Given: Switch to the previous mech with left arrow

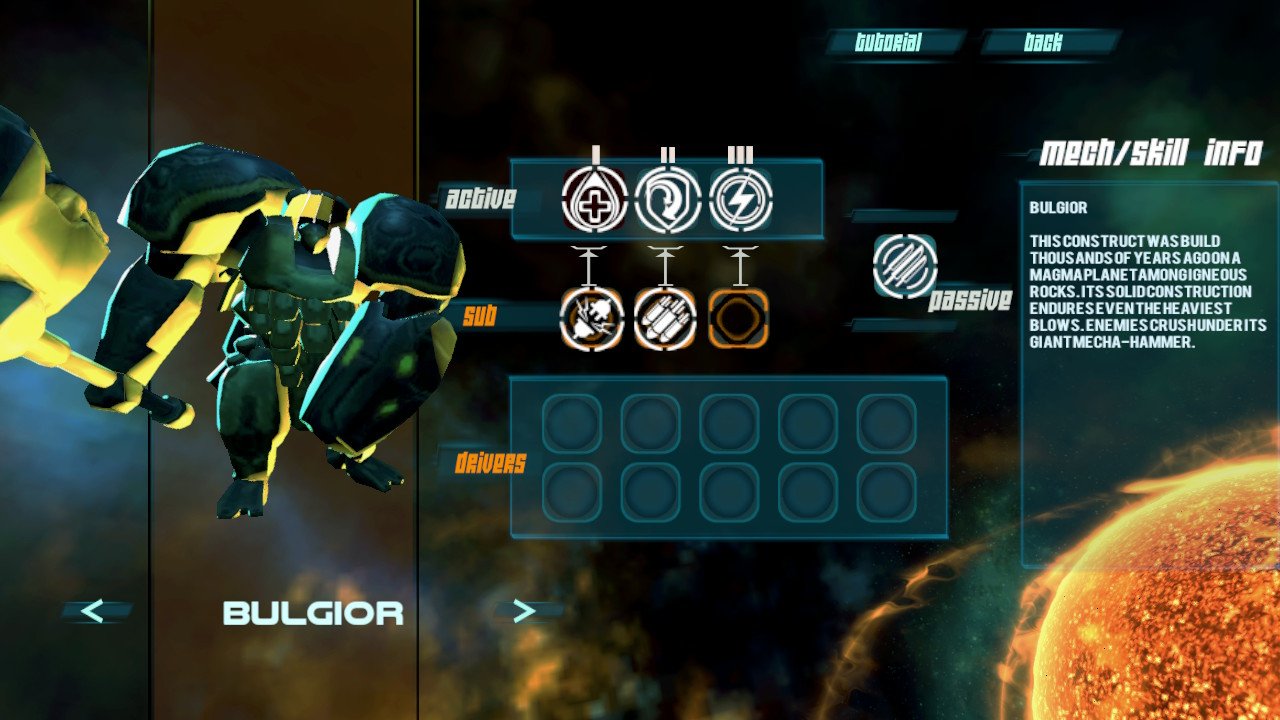Looking at the screenshot, I should [x=93, y=611].
